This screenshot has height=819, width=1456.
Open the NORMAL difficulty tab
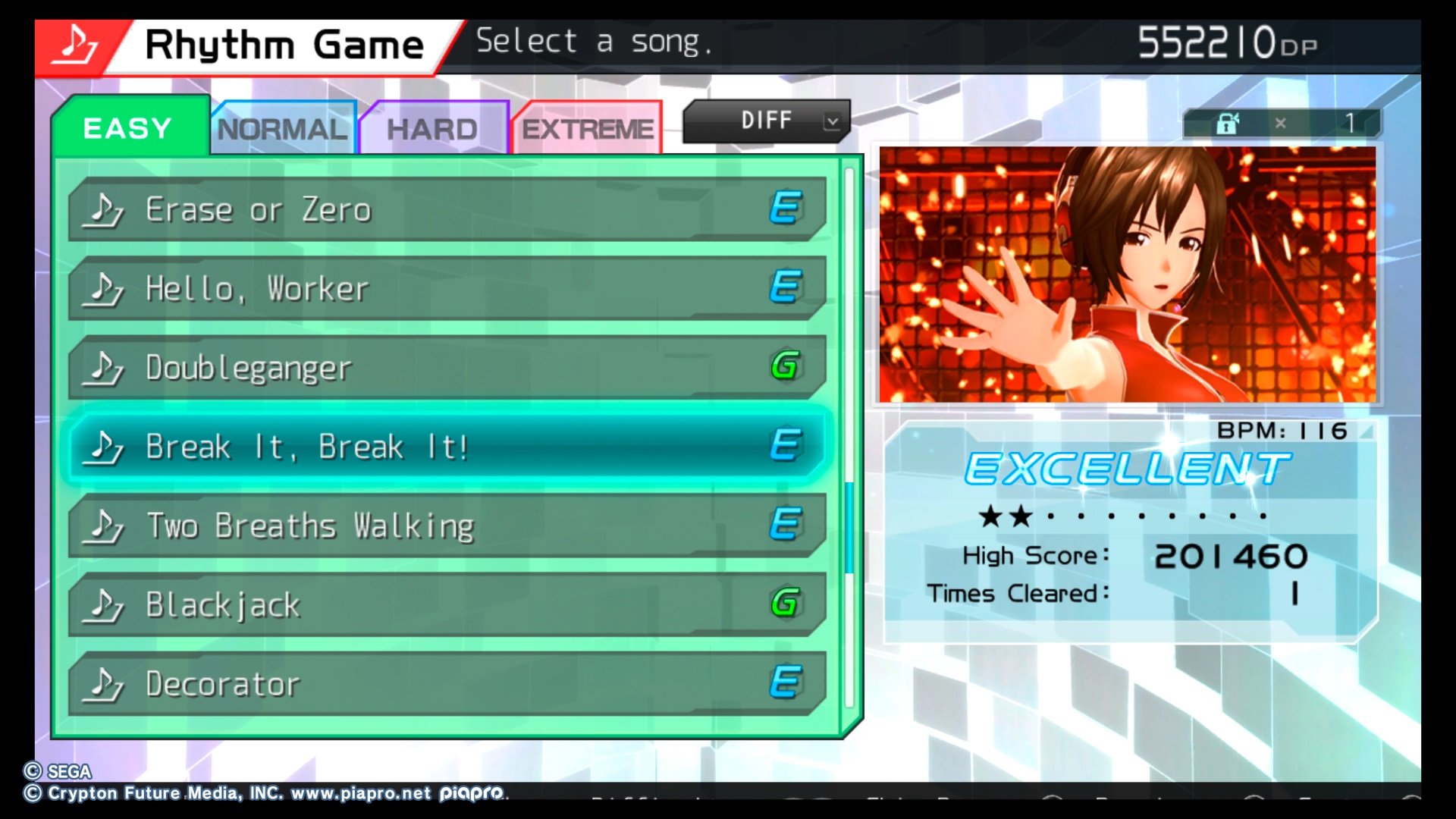[x=282, y=129]
